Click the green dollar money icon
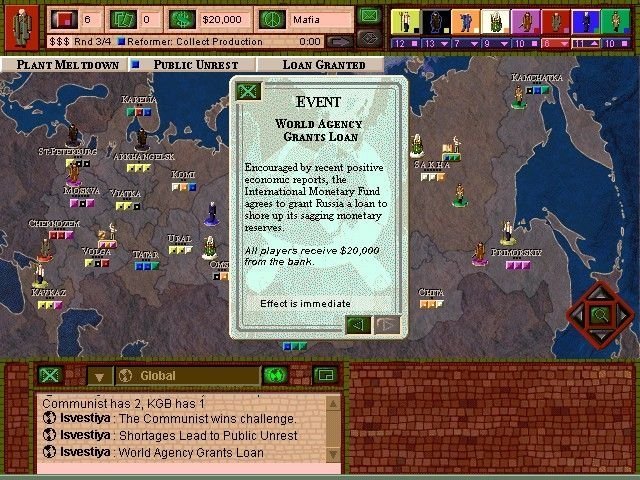Image resolution: width=640 pixels, height=480 pixels. (x=181, y=19)
